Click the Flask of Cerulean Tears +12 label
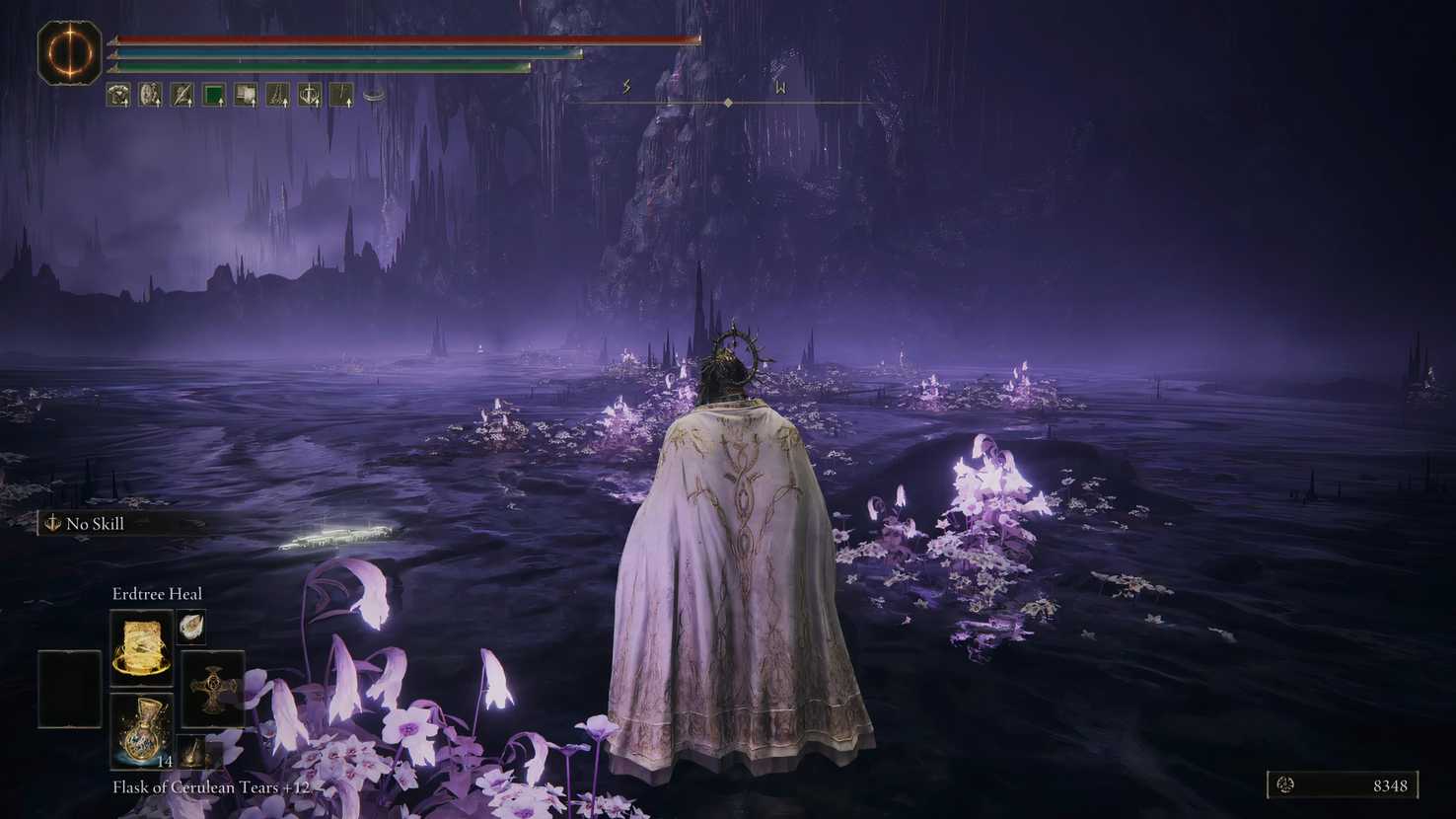Image resolution: width=1456 pixels, height=819 pixels. pos(210,787)
